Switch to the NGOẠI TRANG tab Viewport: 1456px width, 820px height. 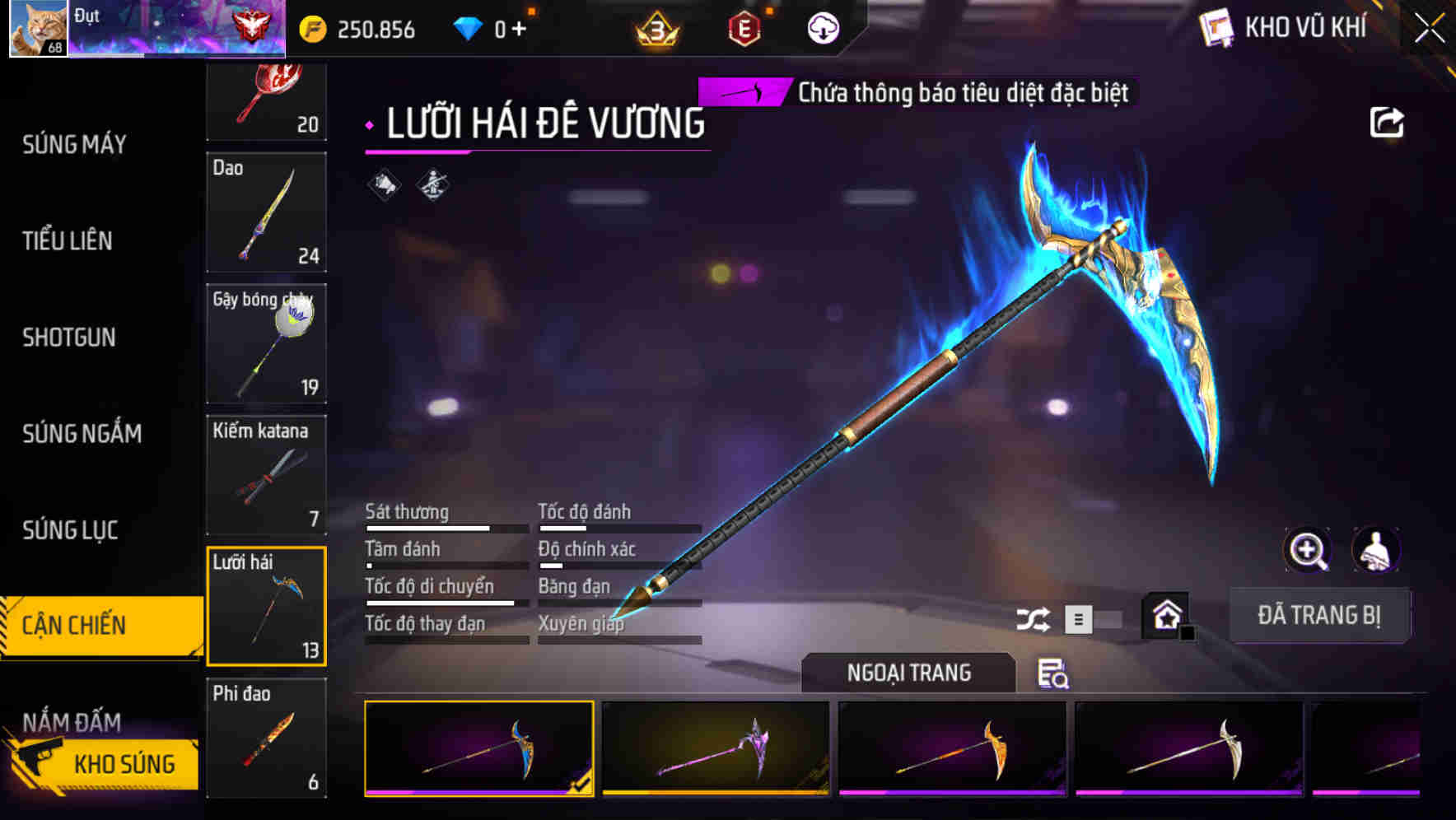click(x=909, y=673)
